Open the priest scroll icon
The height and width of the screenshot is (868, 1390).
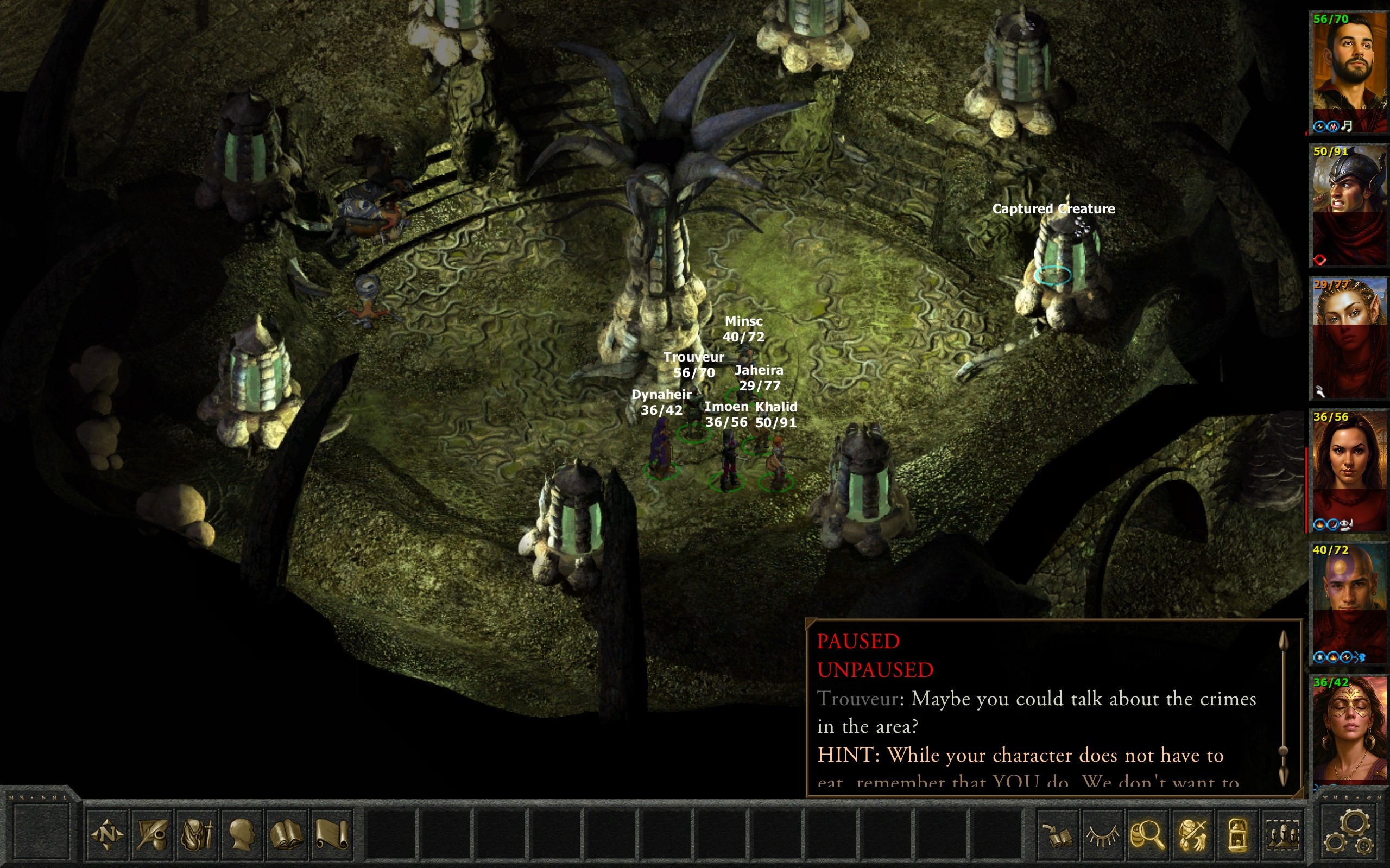[332, 834]
